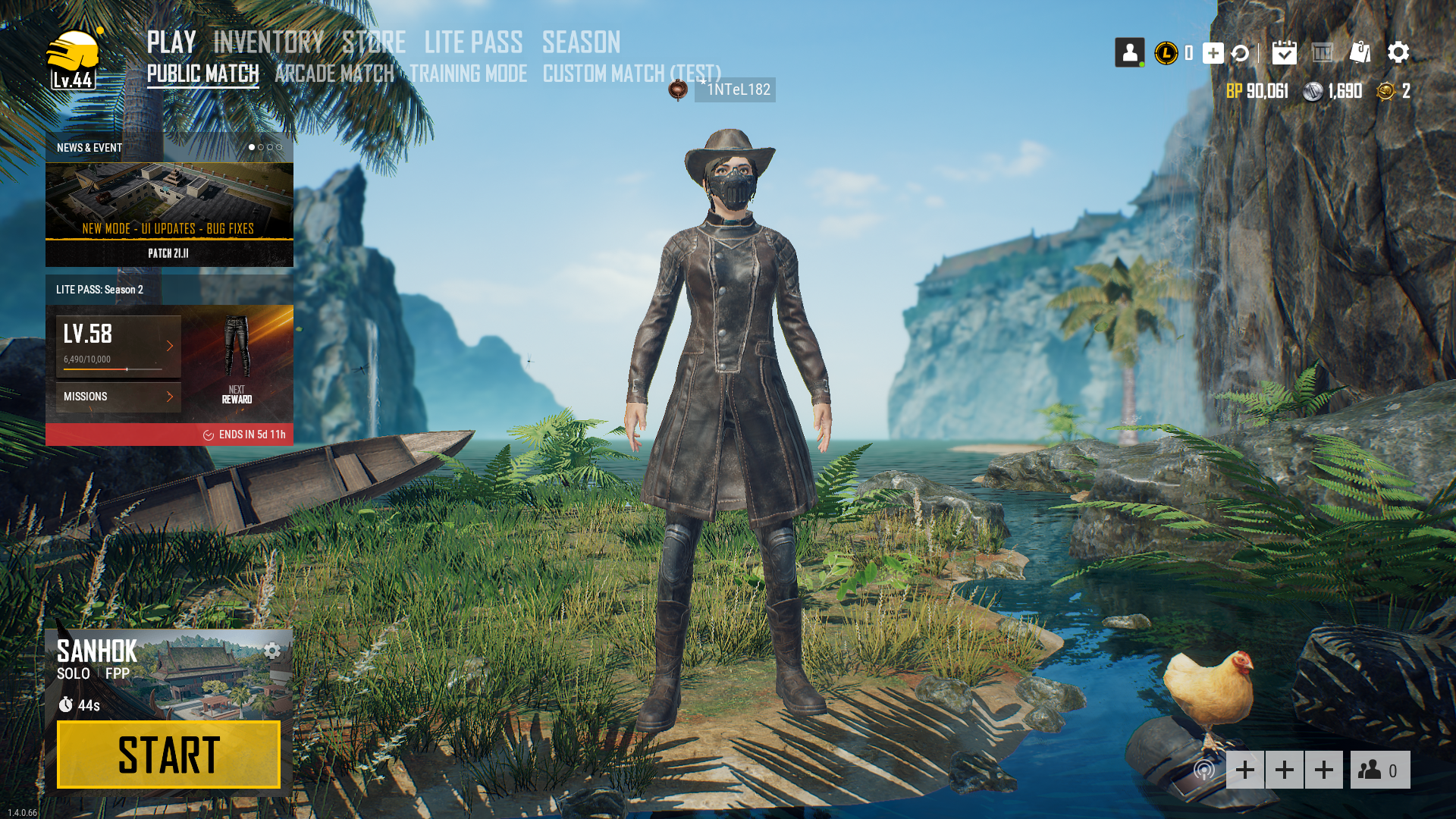The image size is (1456, 819).
Task: Go to the Store
Action: pyautogui.click(x=374, y=42)
